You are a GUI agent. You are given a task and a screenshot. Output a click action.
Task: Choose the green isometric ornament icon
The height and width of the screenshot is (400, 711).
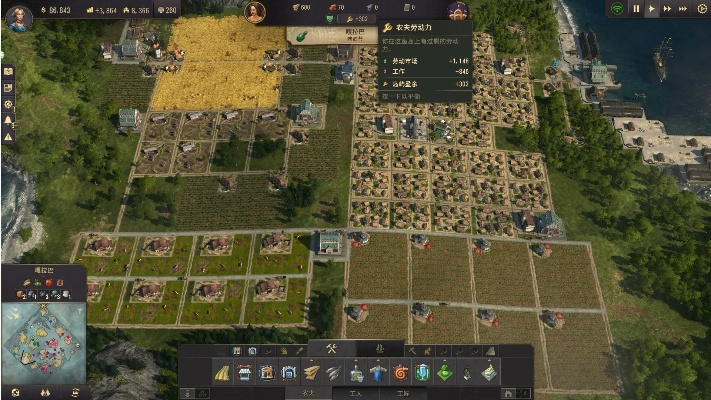pos(445,372)
